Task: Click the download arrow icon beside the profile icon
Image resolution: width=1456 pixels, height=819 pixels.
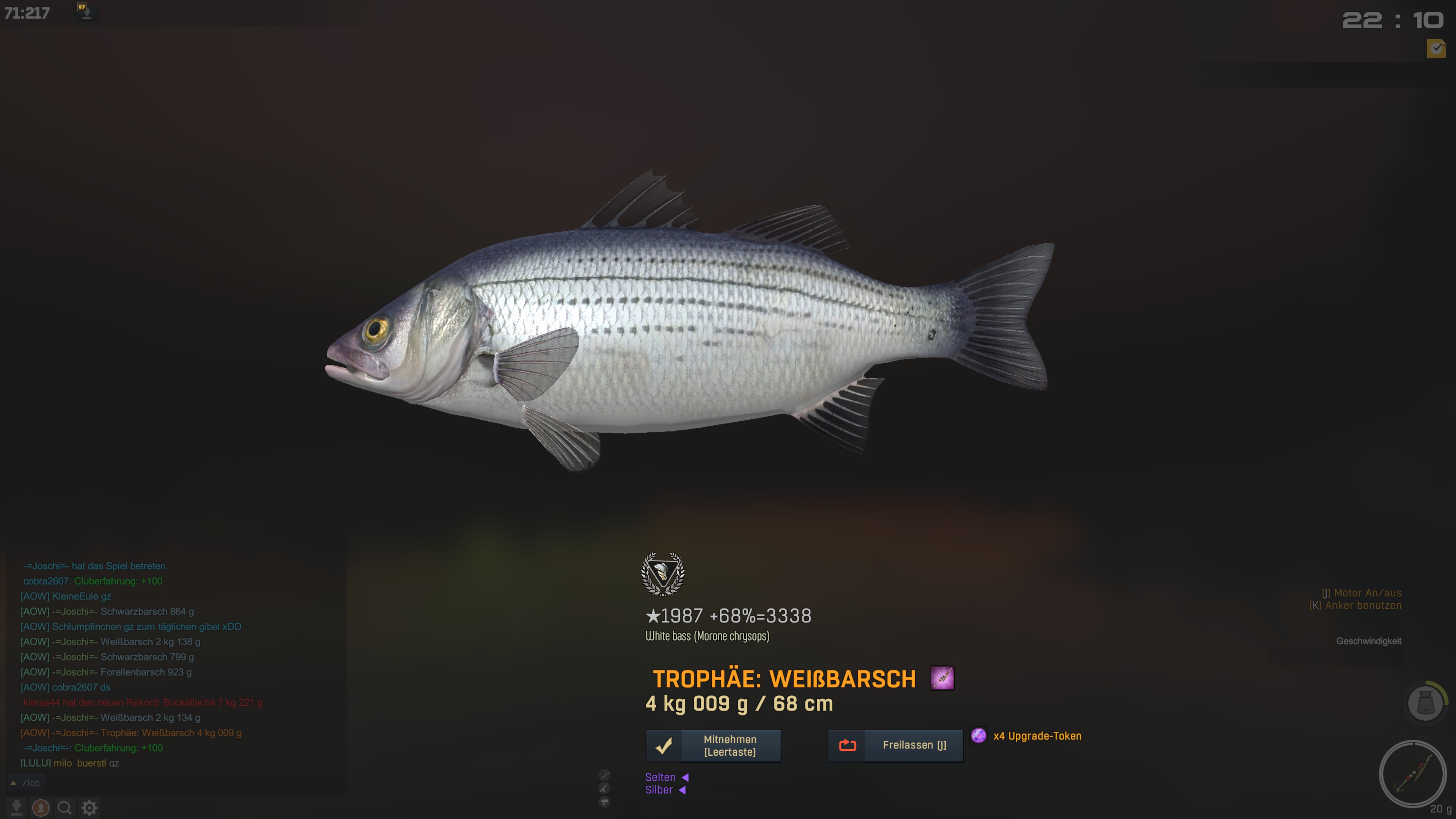Action: 16,808
